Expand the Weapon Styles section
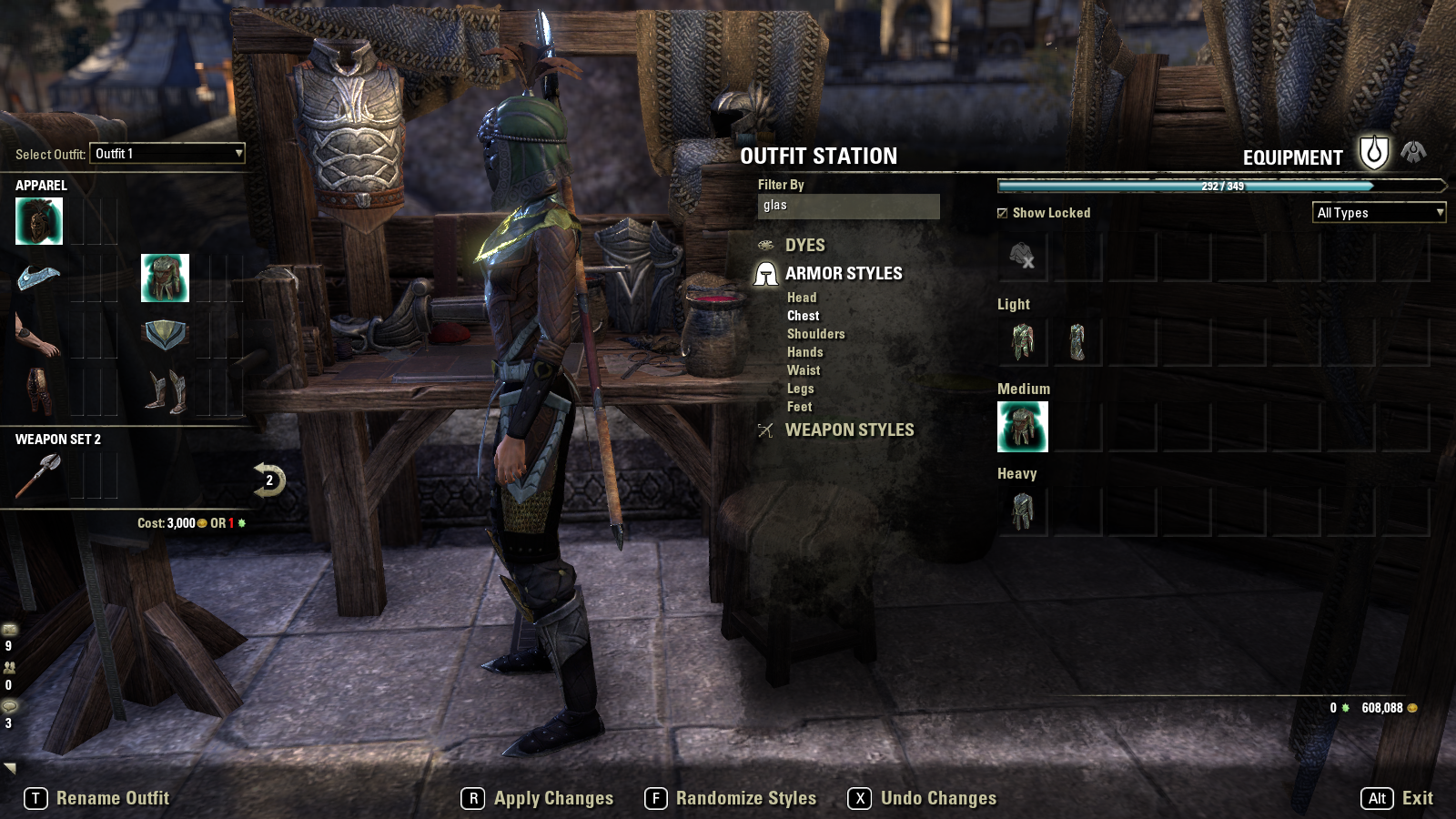Image resolution: width=1456 pixels, height=819 pixels. tap(848, 430)
